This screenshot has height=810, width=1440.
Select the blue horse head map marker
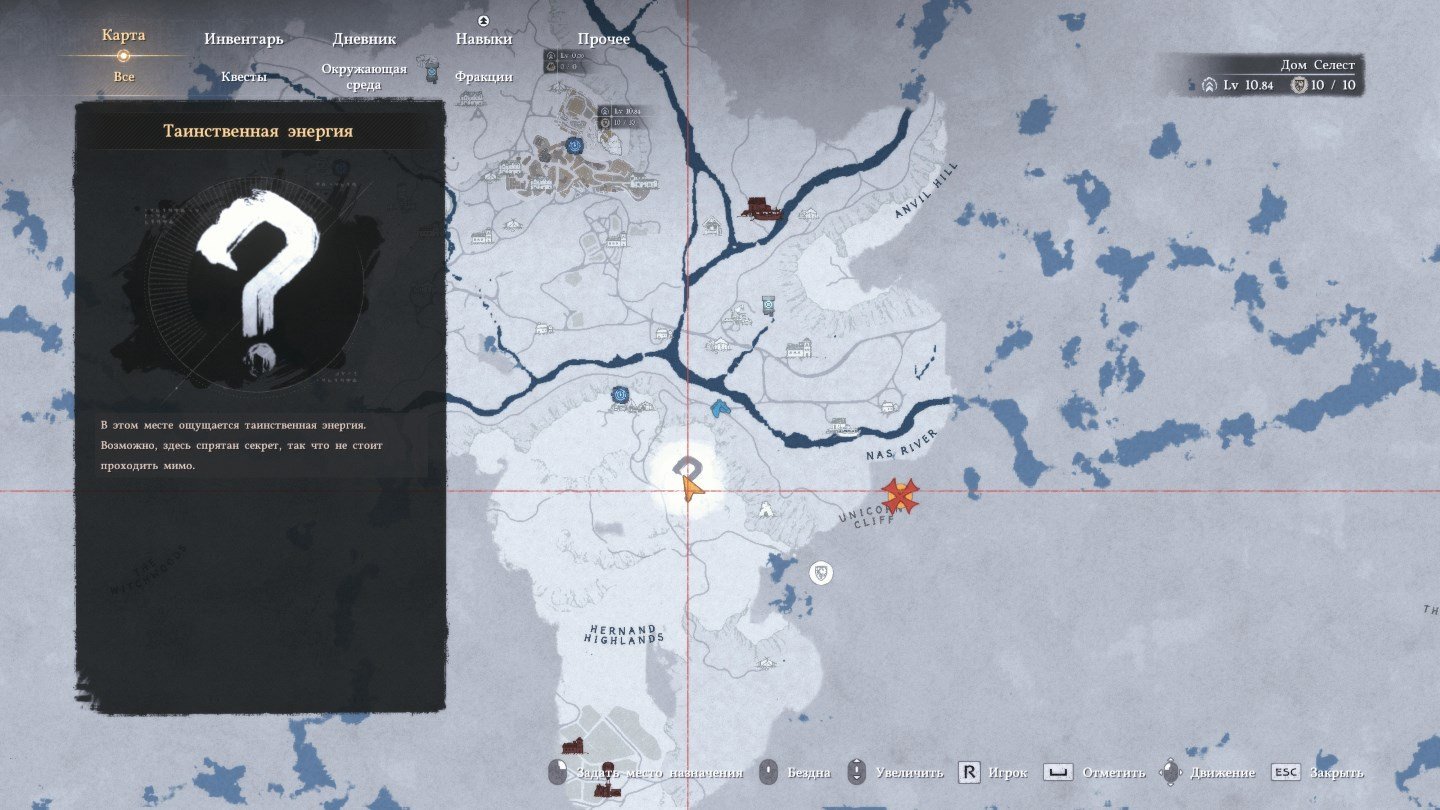[x=720, y=408]
